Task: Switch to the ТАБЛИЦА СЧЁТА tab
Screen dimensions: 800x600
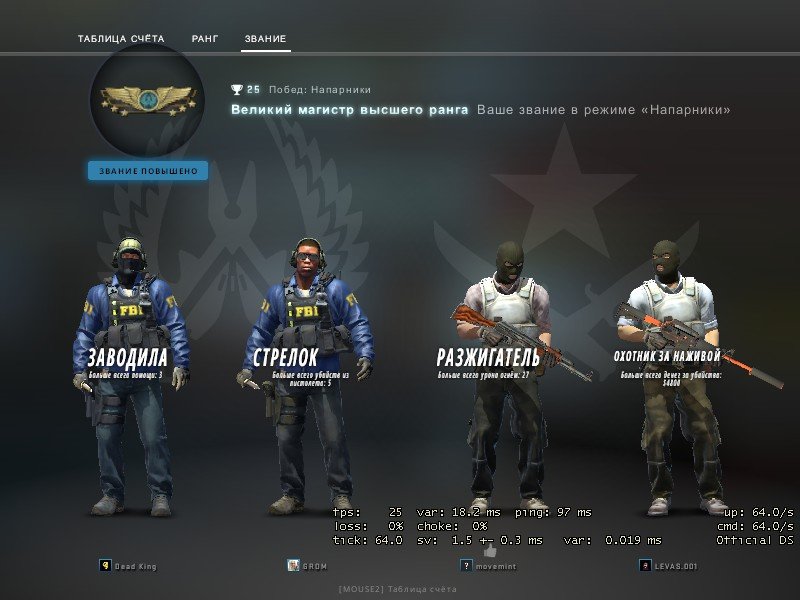Action: click(x=120, y=39)
